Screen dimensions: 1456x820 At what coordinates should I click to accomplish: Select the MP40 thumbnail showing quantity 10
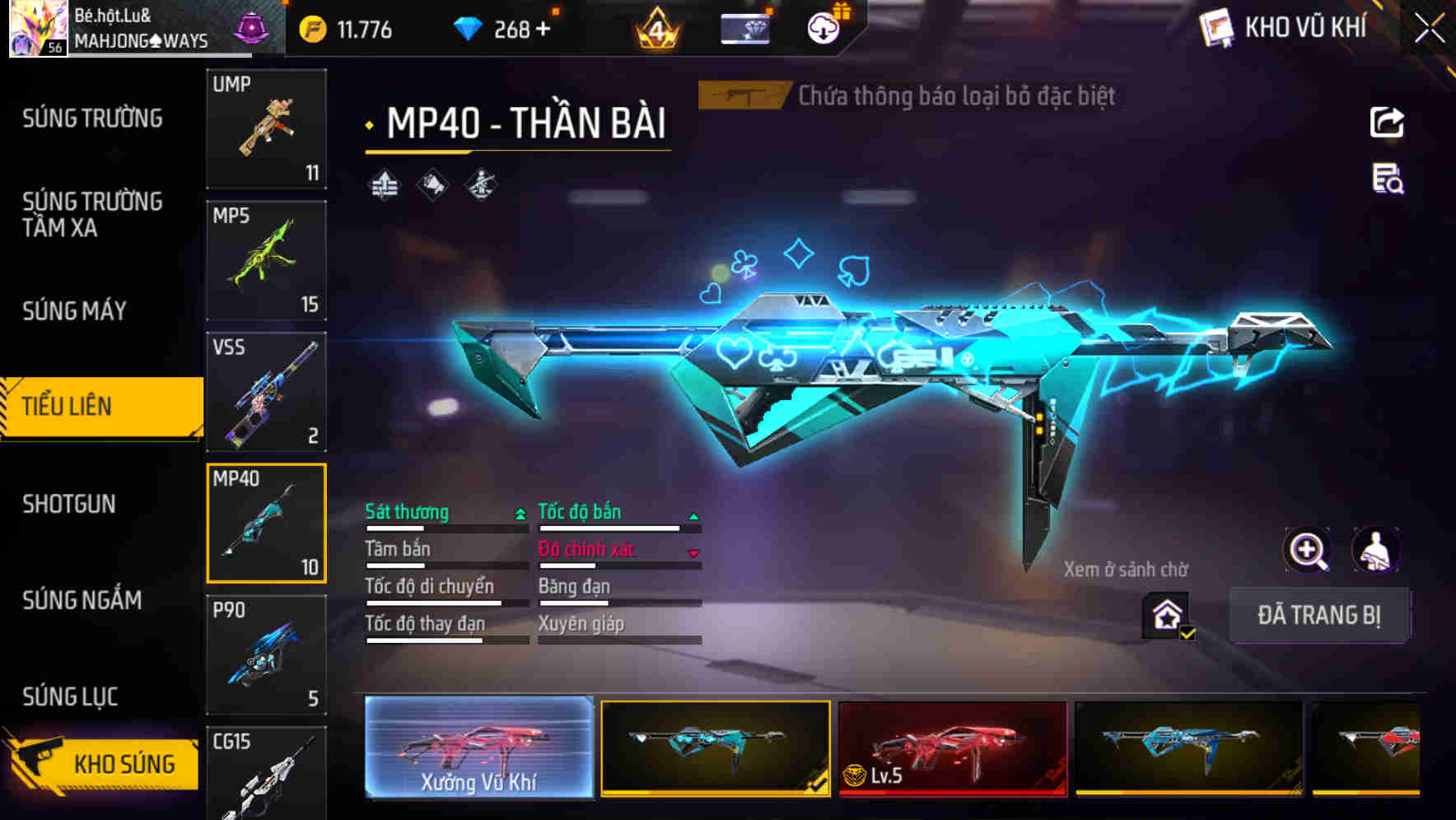(x=266, y=522)
